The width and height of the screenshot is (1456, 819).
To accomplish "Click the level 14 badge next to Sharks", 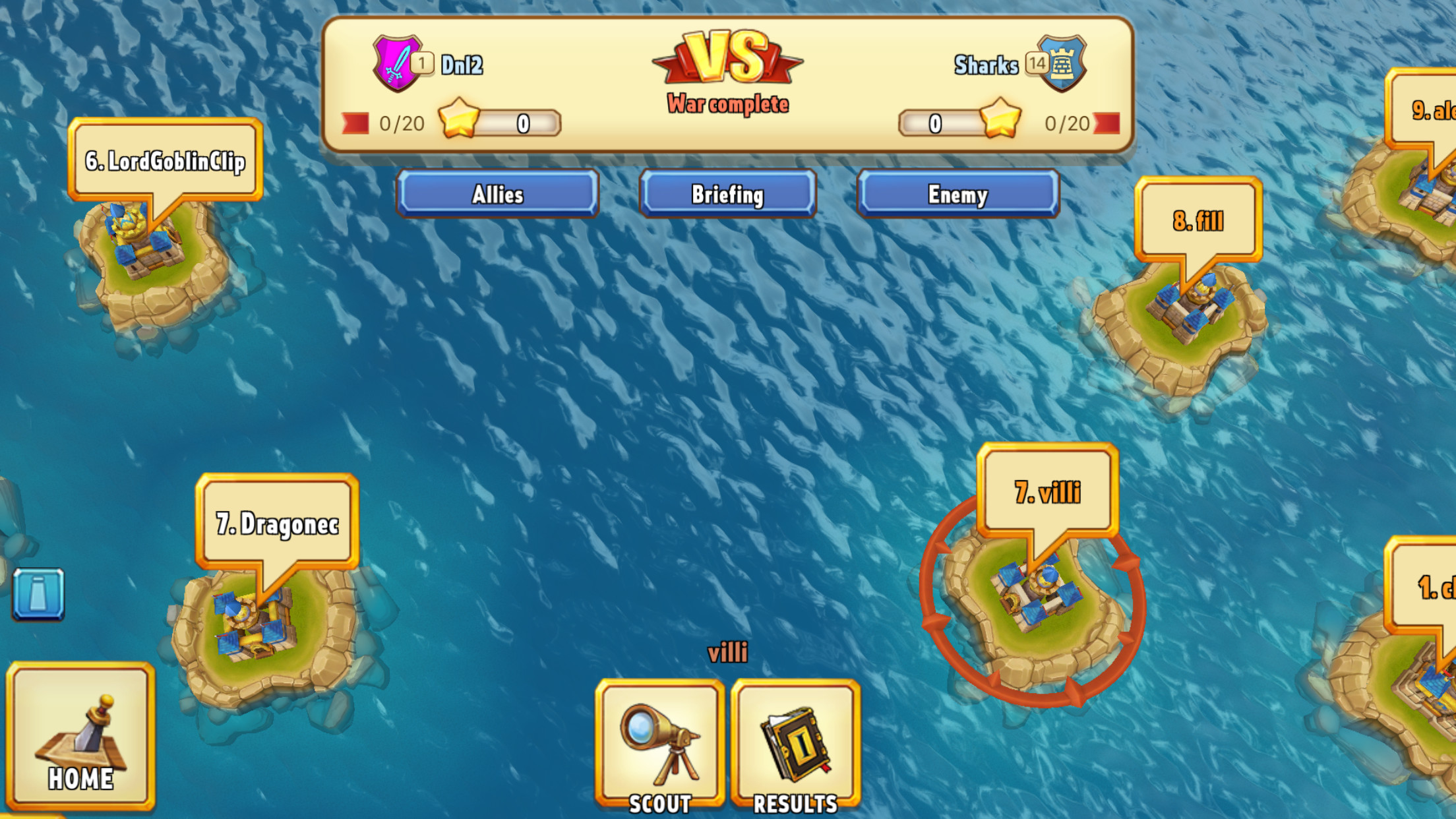I will tap(1036, 61).
